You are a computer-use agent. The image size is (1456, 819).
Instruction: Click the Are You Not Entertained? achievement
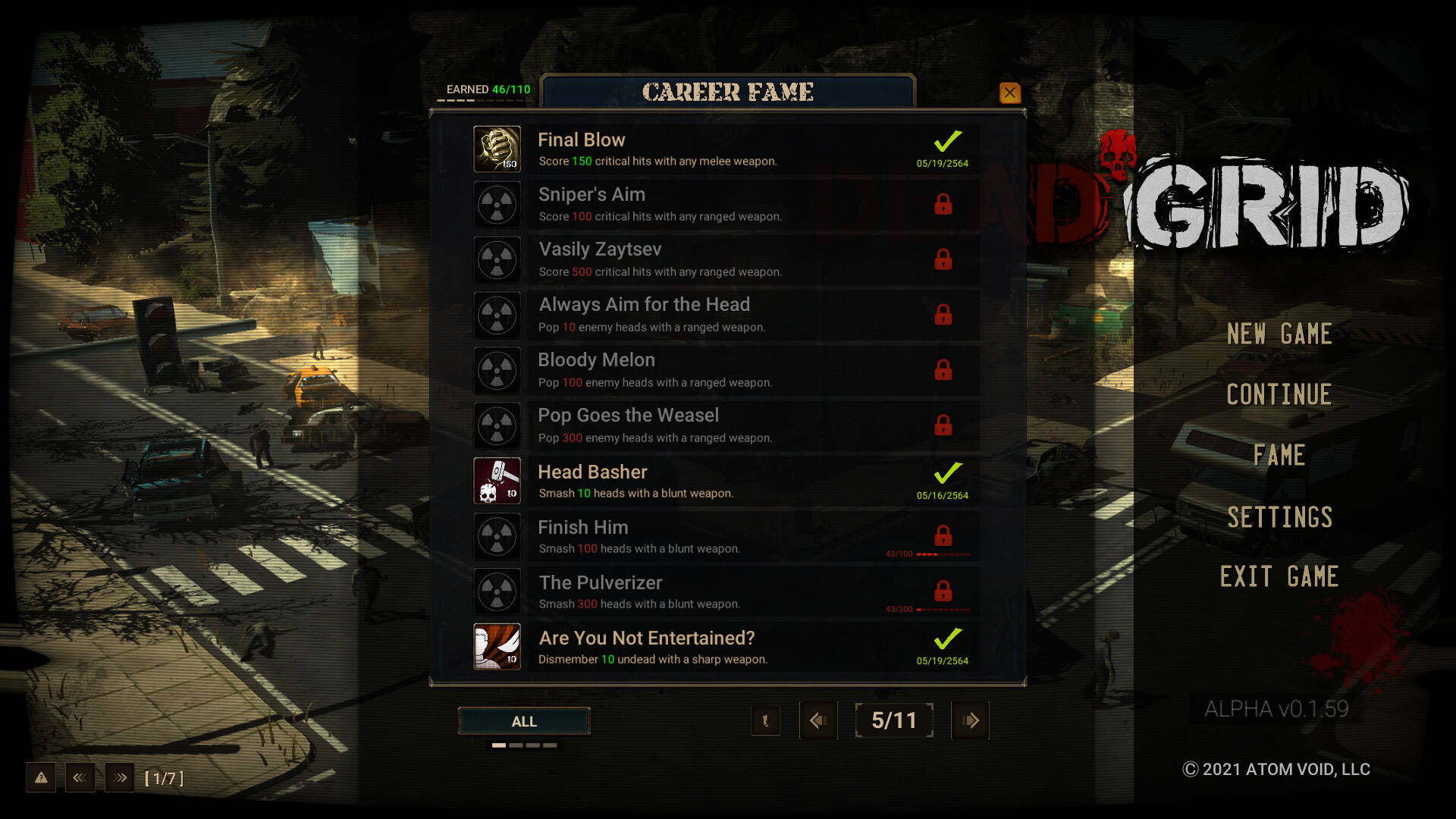point(726,648)
